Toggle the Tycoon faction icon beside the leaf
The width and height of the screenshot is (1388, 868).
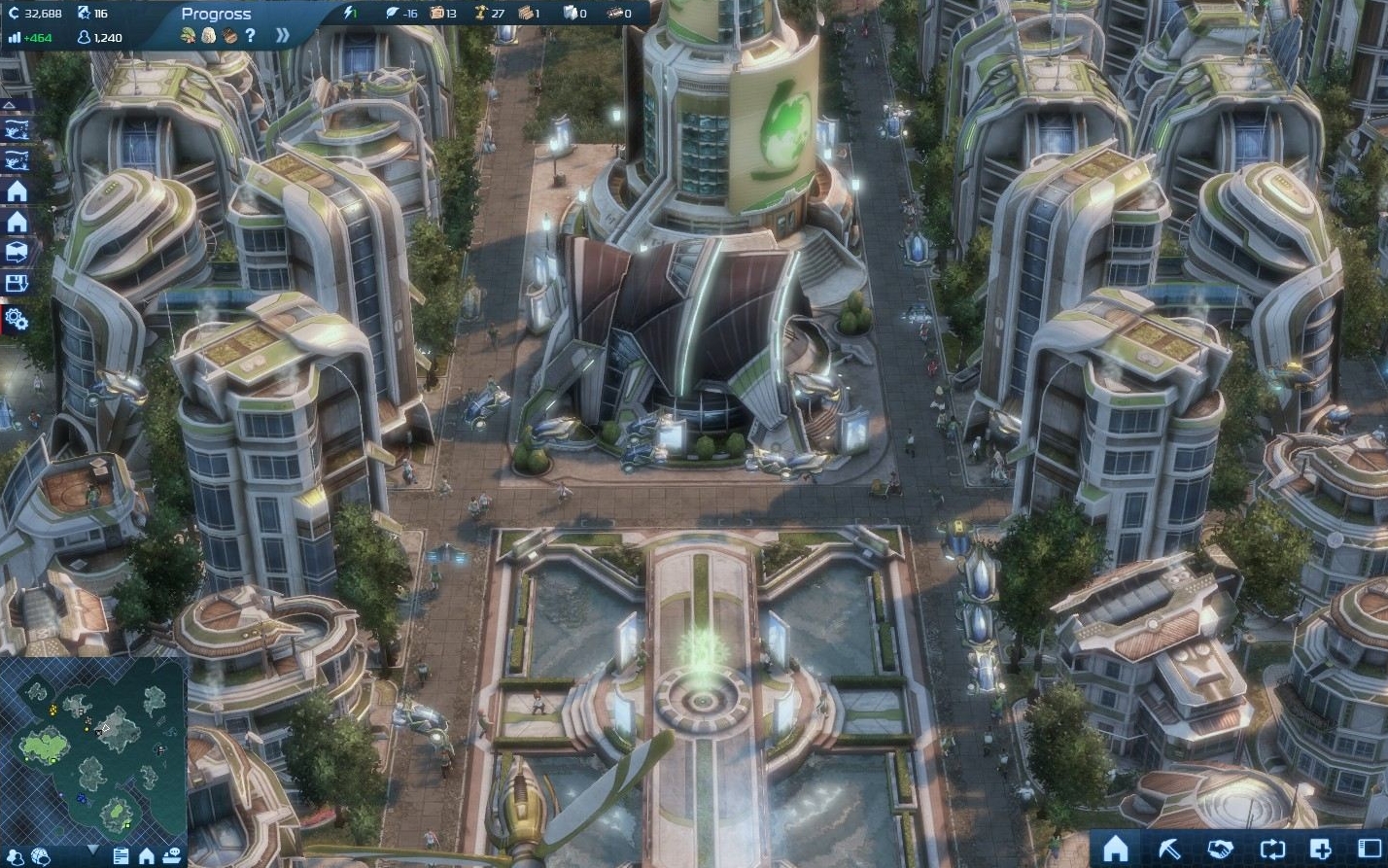point(209,36)
